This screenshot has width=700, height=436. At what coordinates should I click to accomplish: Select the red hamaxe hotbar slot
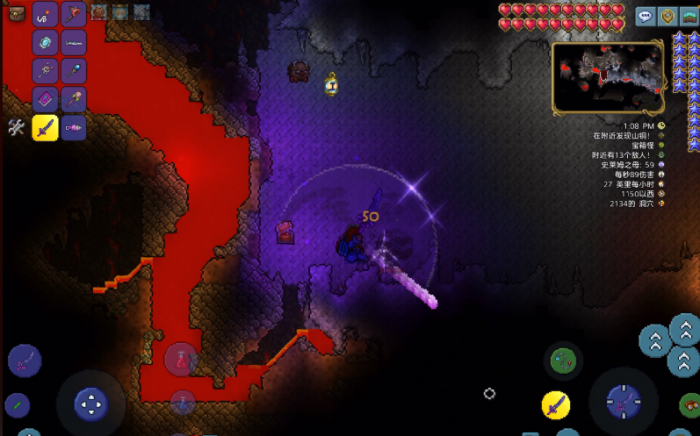click(x=74, y=14)
